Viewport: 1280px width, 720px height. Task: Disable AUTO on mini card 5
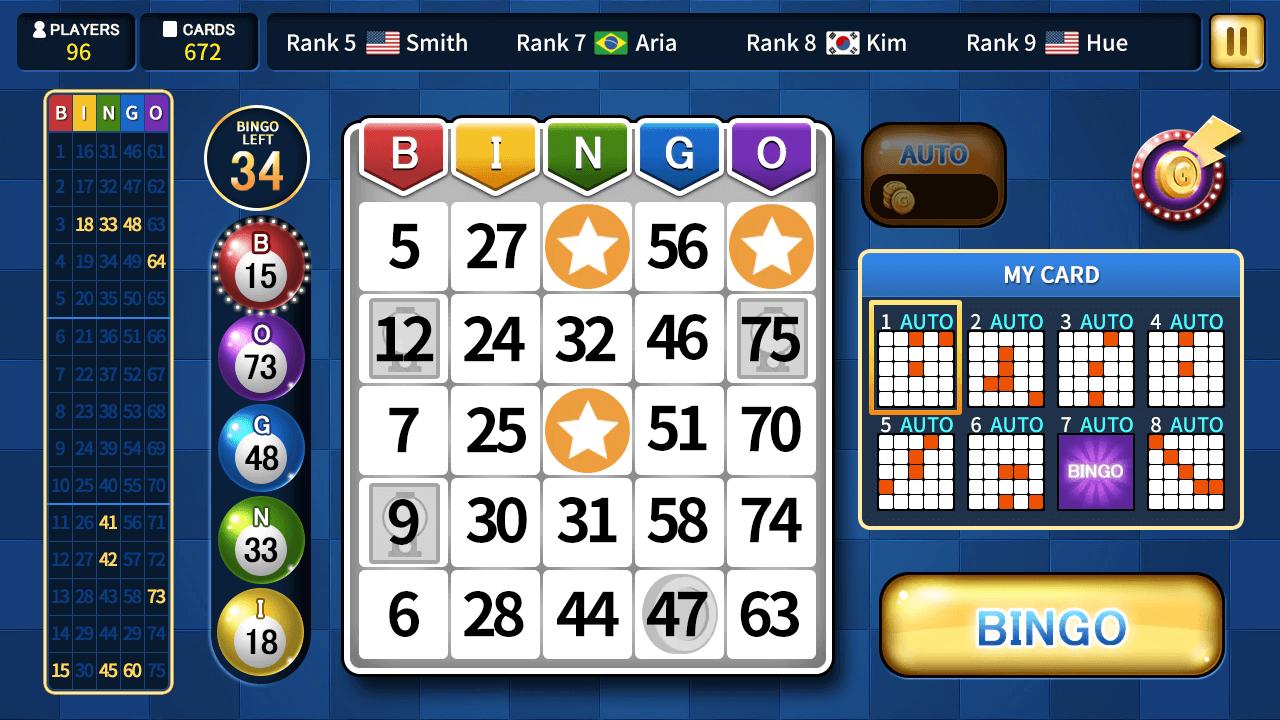point(927,425)
